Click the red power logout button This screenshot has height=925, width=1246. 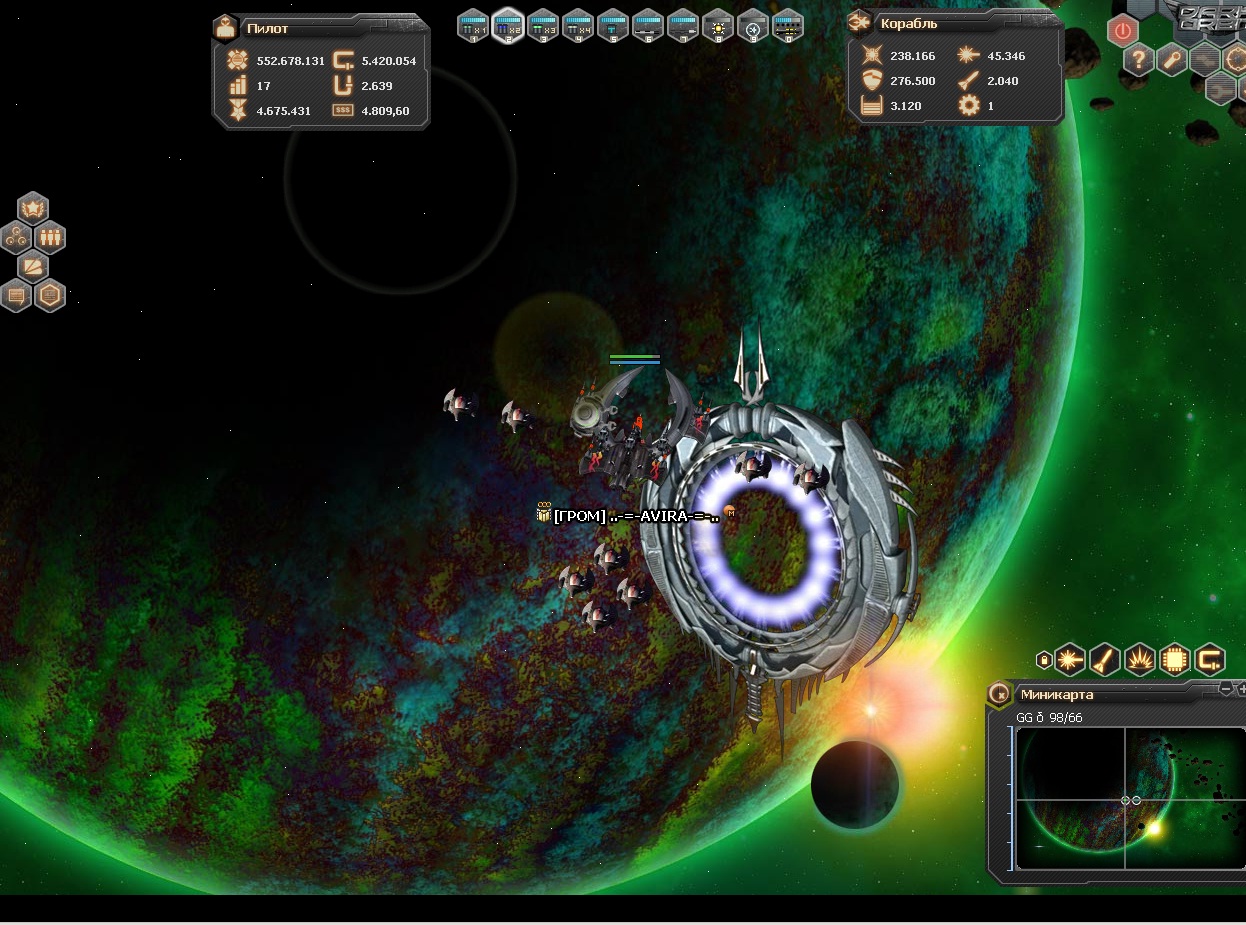pos(1123,31)
